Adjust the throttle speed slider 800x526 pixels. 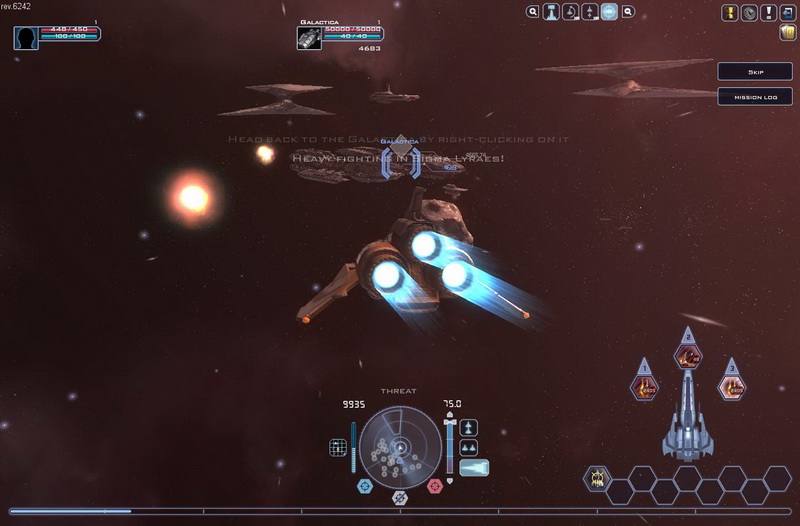(450, 446)
